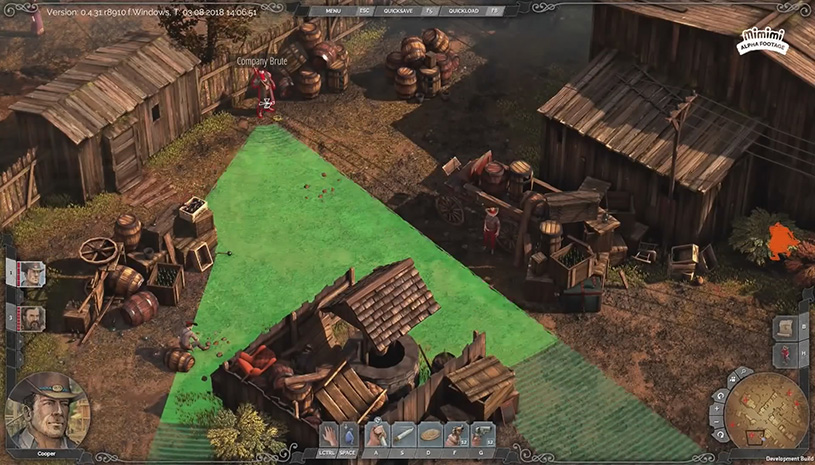Select the silver revolver ability

point(482,434)
